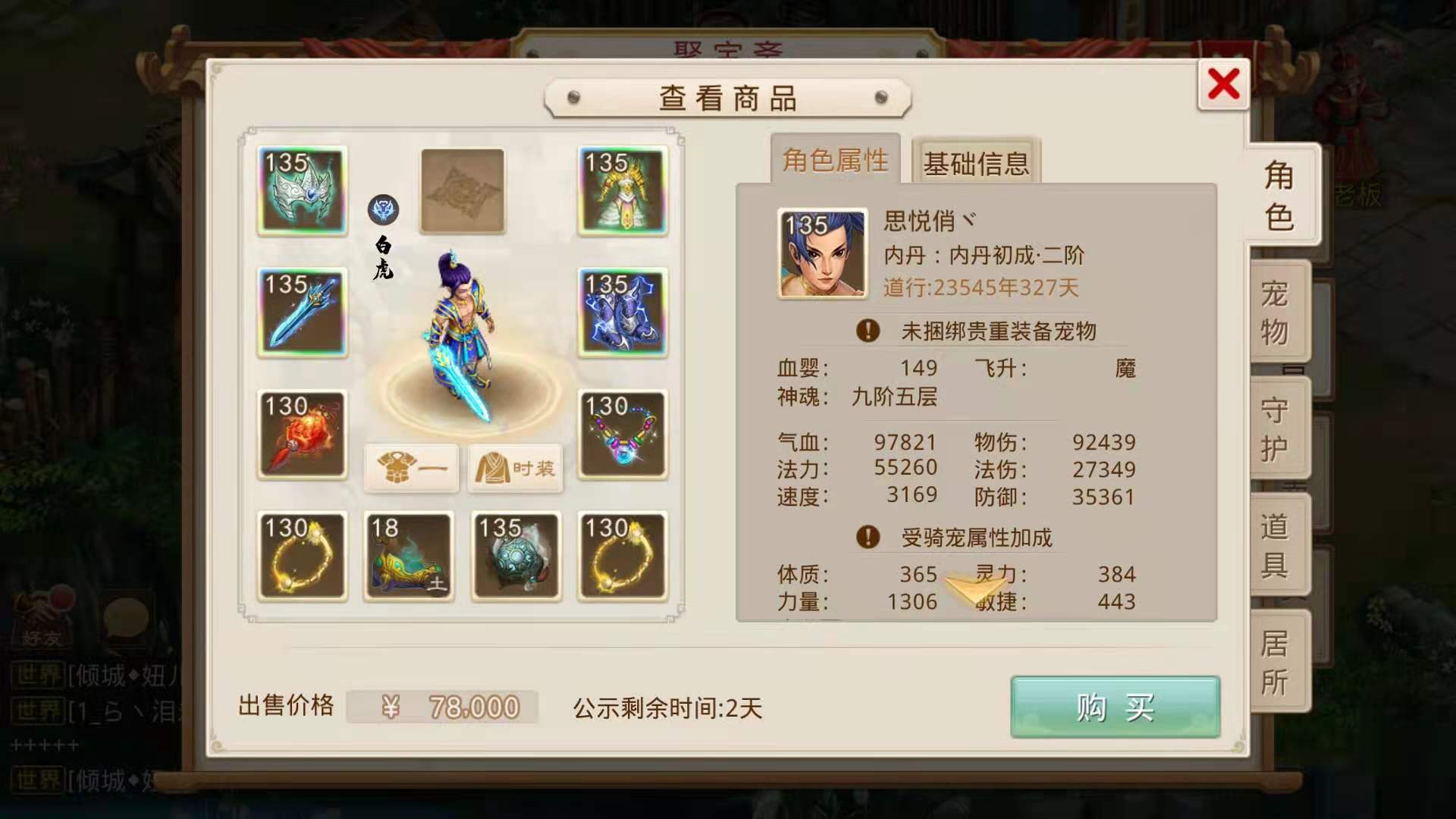Inspect the level 135 boots equipment icon

622,313
